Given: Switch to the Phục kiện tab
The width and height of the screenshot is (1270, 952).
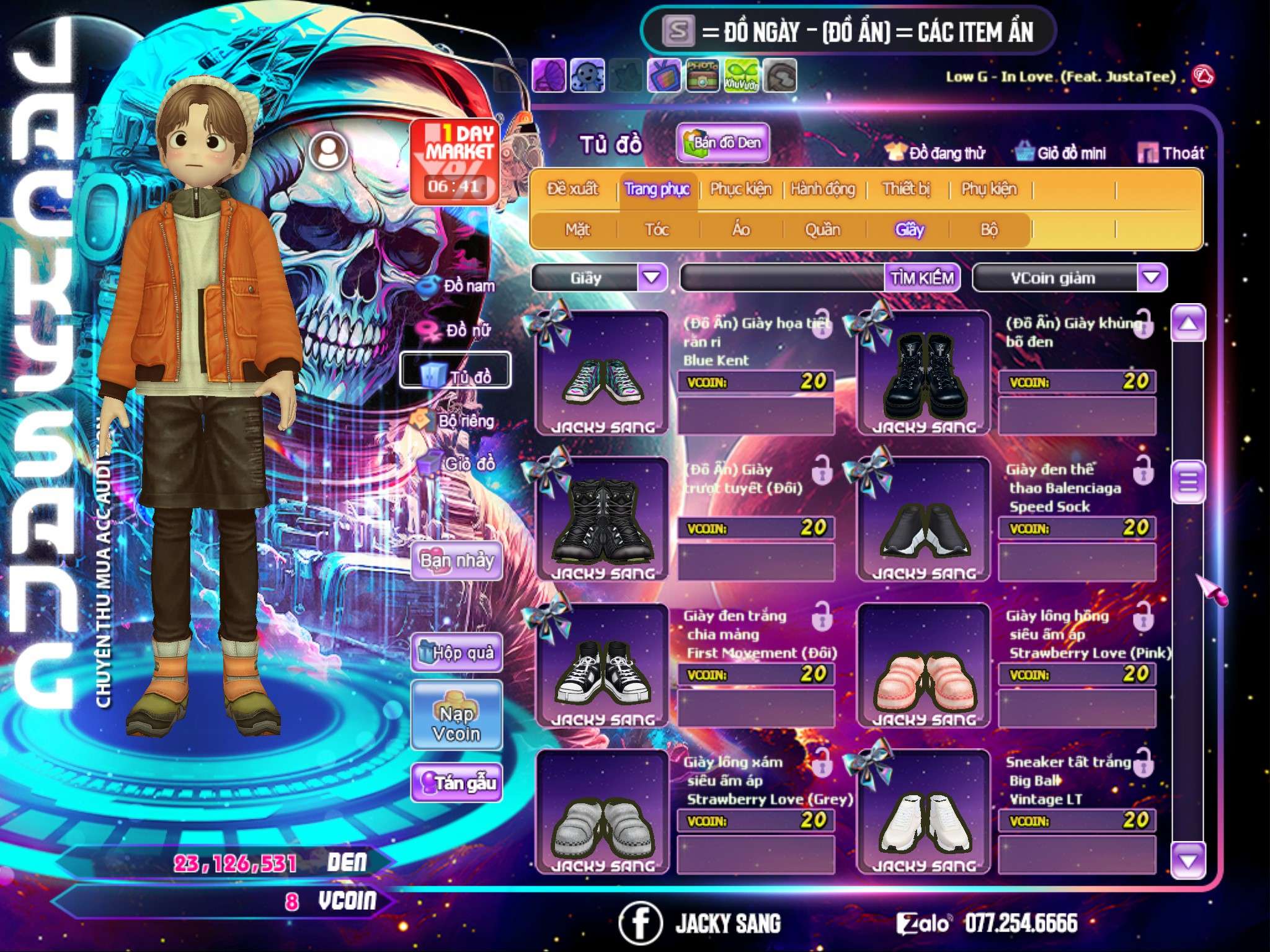Looking at the screenshot, I should [x=740, y=189].
